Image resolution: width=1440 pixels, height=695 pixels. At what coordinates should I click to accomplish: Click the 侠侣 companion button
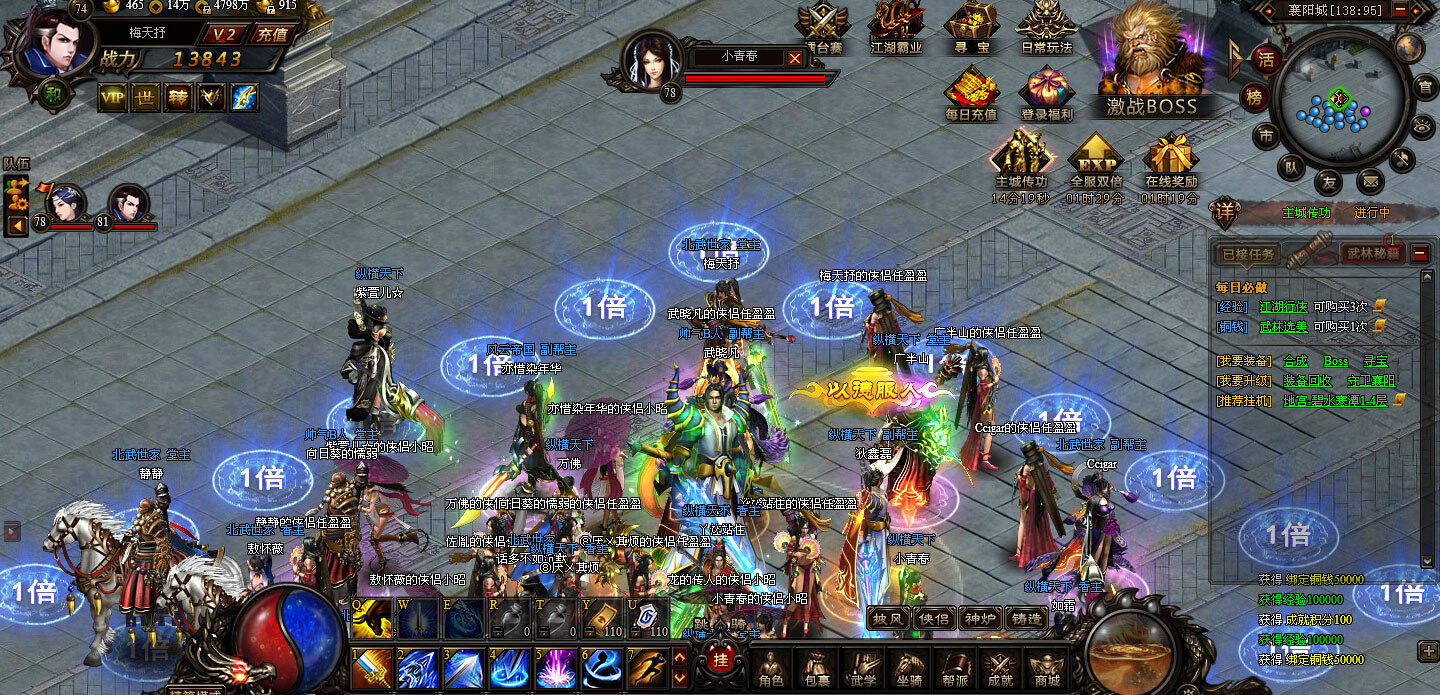click(933, 619)
